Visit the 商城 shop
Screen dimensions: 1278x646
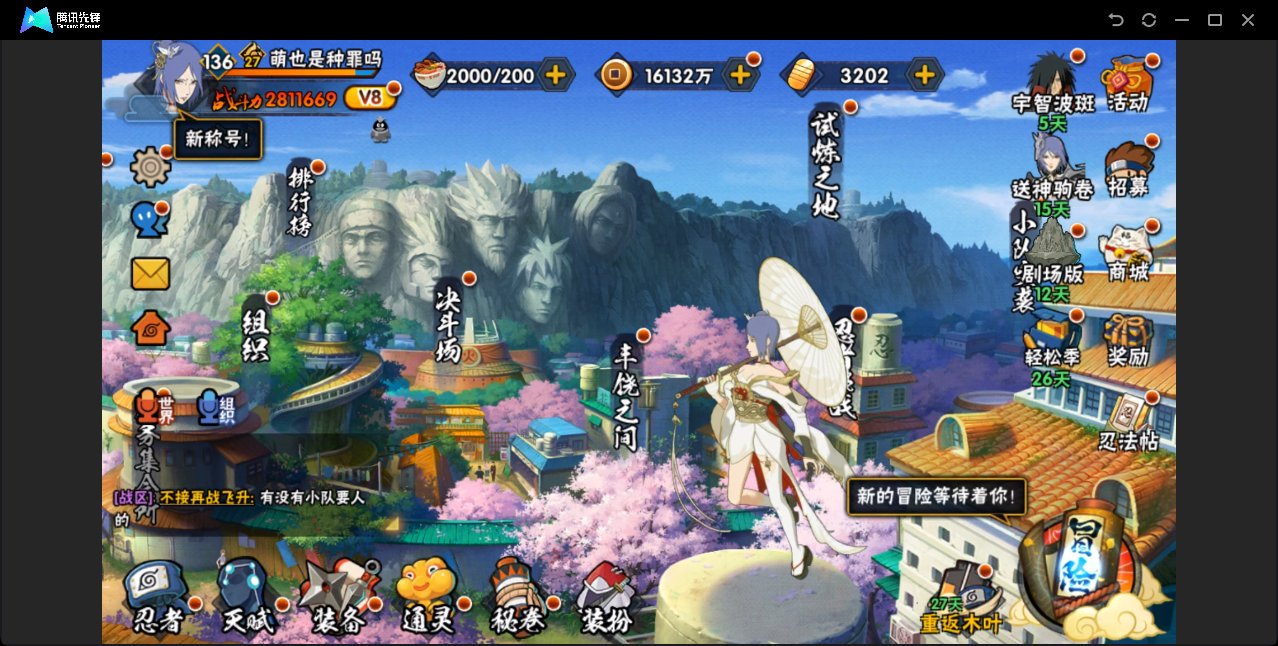pyautogui.click(x=1128, y=254)
